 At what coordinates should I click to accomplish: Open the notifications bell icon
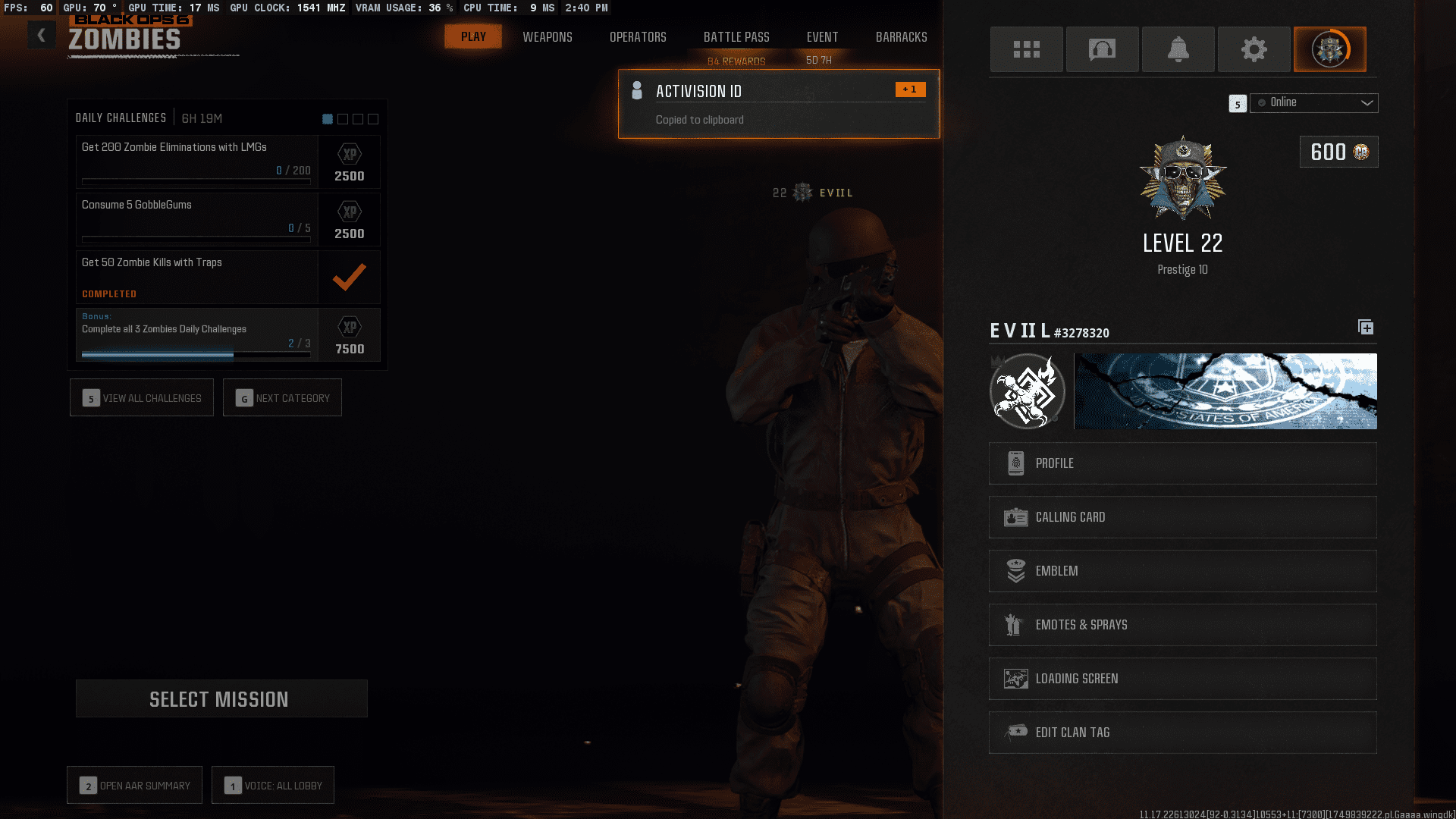1178,49
